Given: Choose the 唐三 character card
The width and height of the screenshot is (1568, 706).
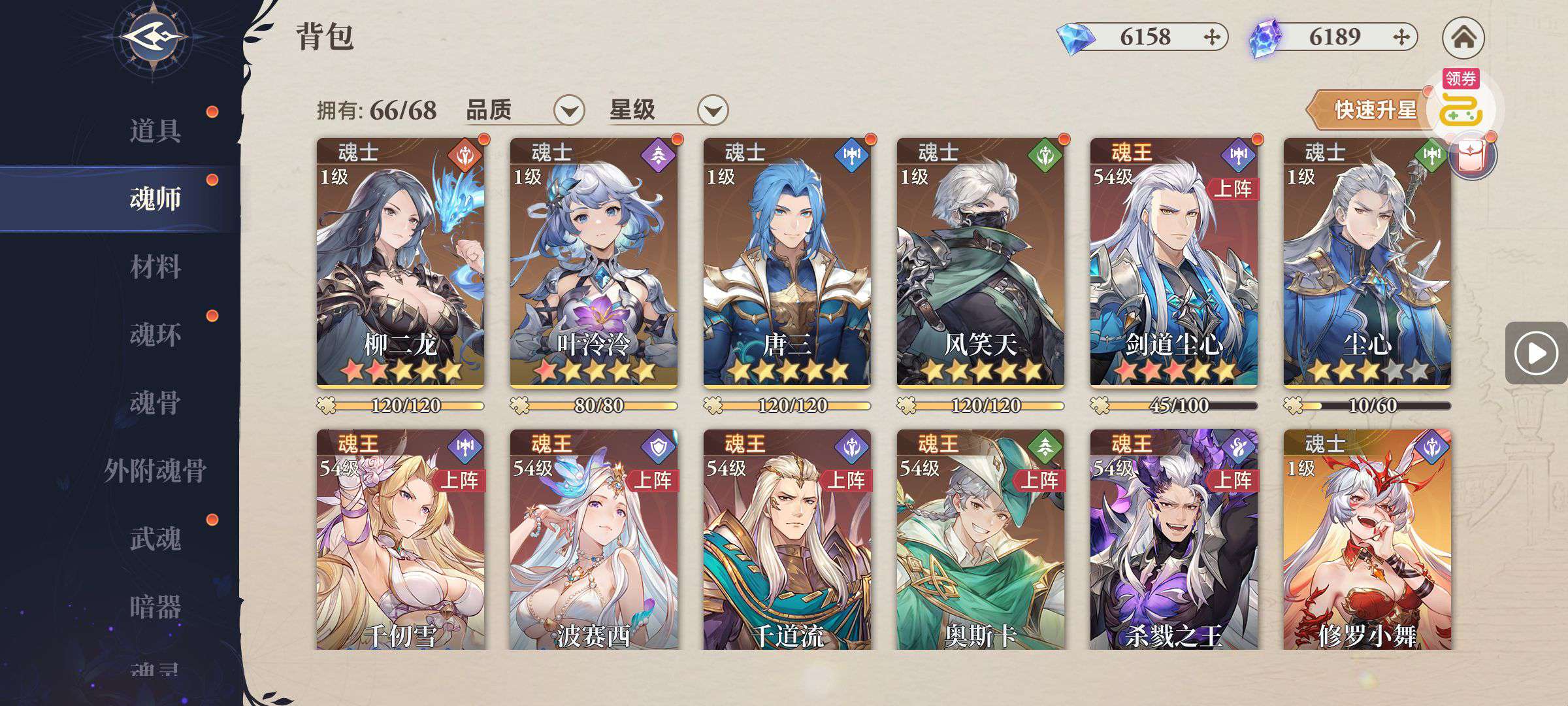Looking at the screenshot, I should point(787,261).
